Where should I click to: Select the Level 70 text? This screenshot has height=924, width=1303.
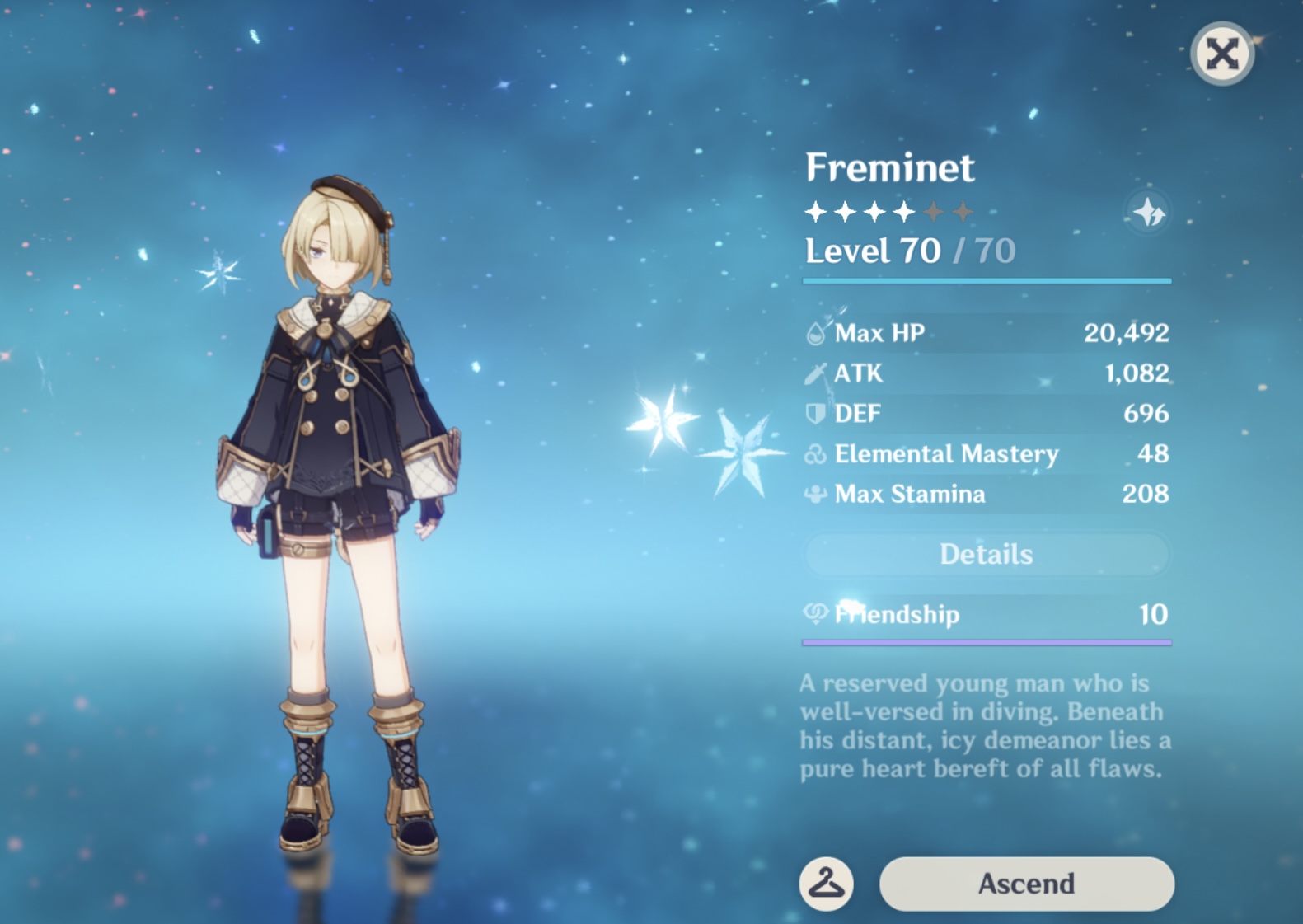[x=870, y=251]
